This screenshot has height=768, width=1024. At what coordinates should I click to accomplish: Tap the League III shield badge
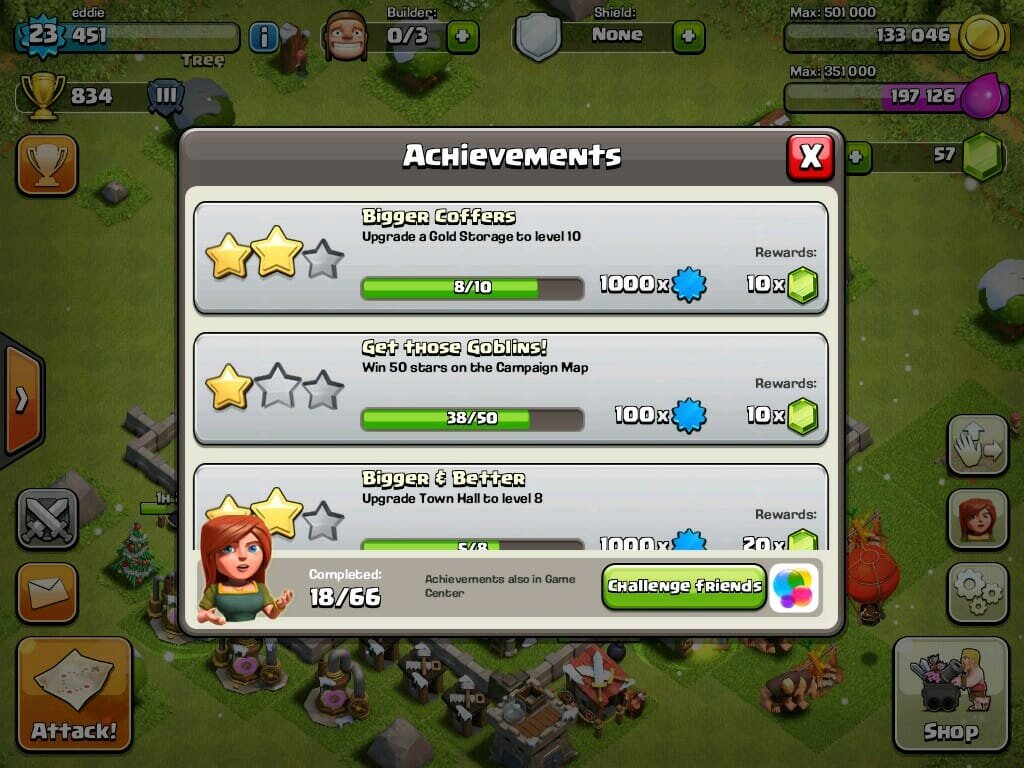[x=166, y=97]
